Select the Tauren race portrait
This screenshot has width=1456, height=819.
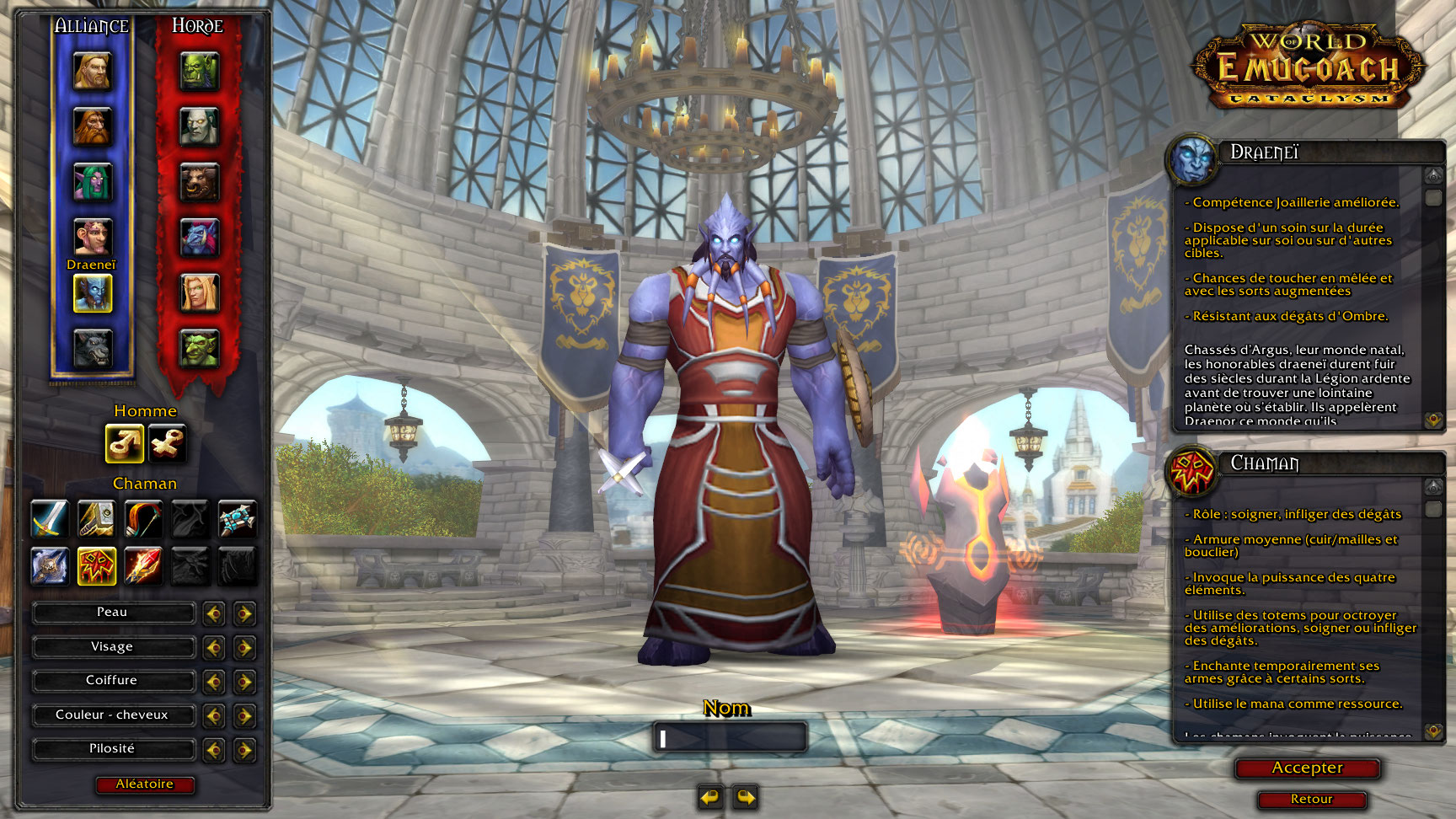pos(199,182)
